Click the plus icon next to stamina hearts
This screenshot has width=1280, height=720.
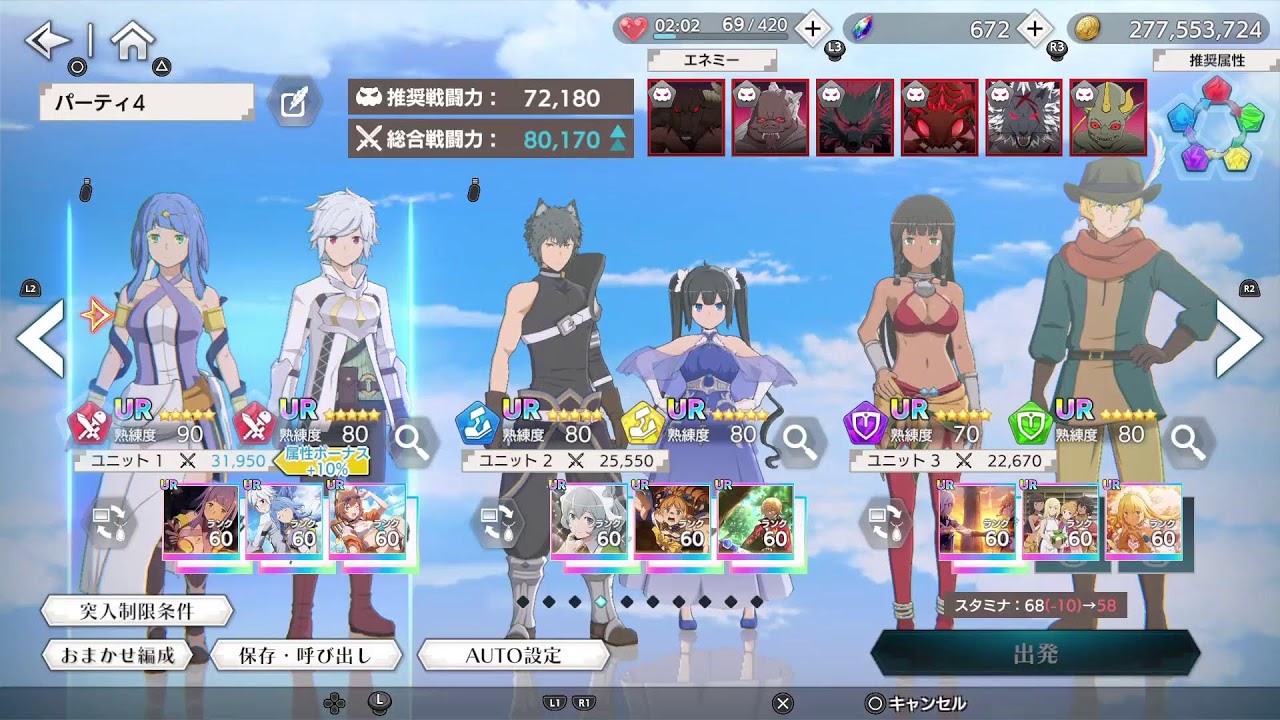(x=811, y=29)
